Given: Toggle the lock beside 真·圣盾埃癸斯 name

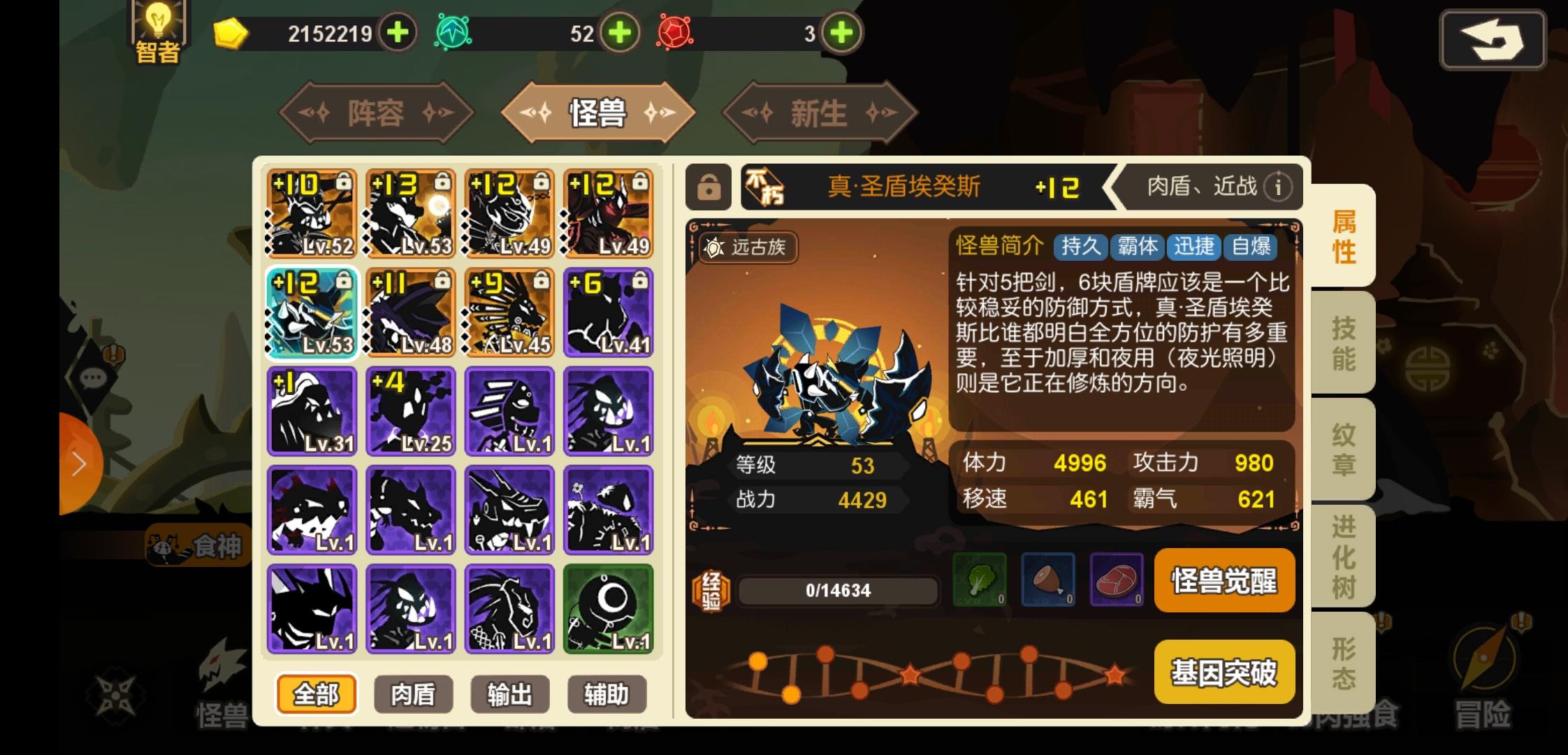Looking at the screenshot, I should click(710, 186).
